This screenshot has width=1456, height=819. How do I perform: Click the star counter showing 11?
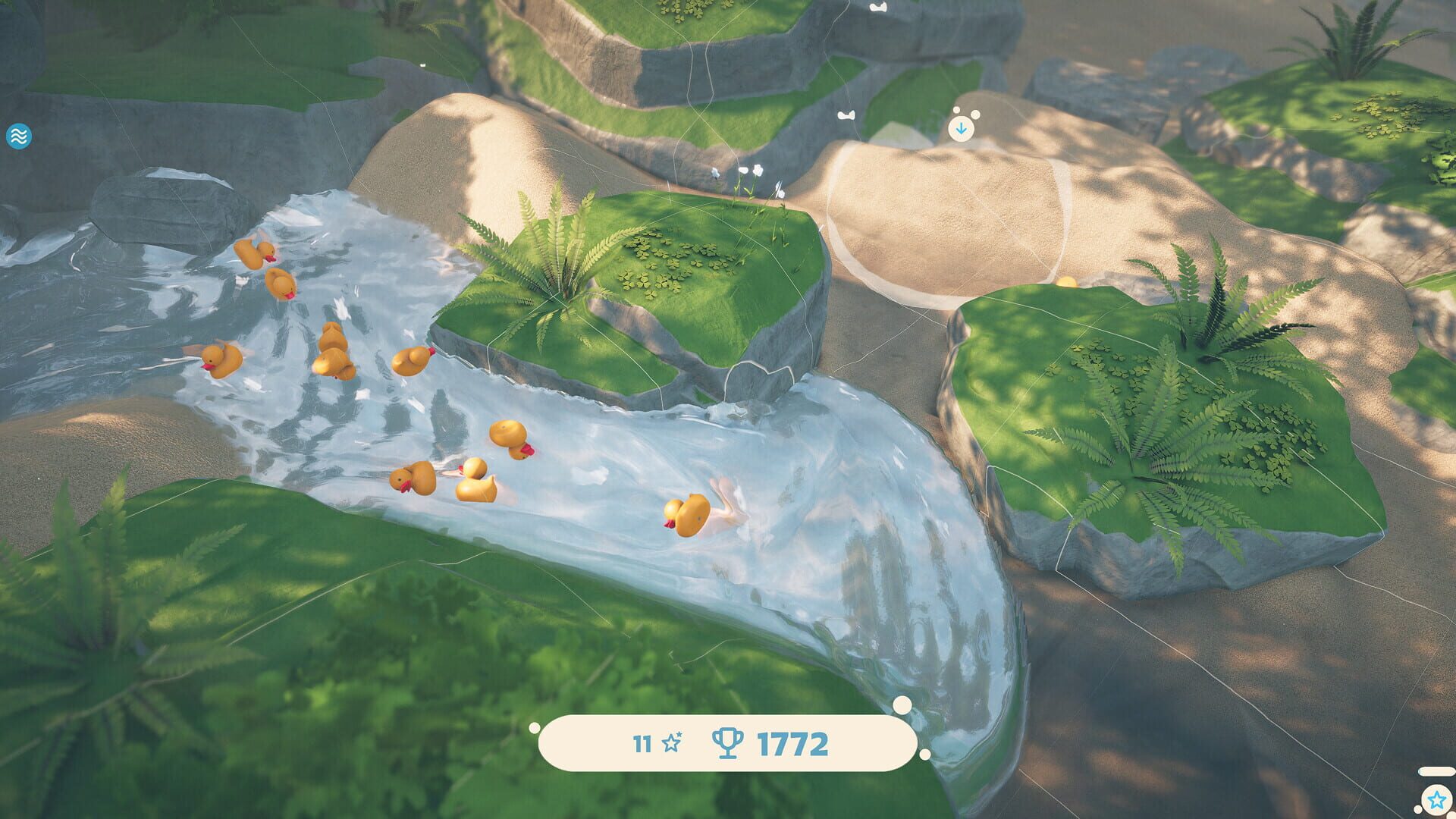(x=643, y=743)
